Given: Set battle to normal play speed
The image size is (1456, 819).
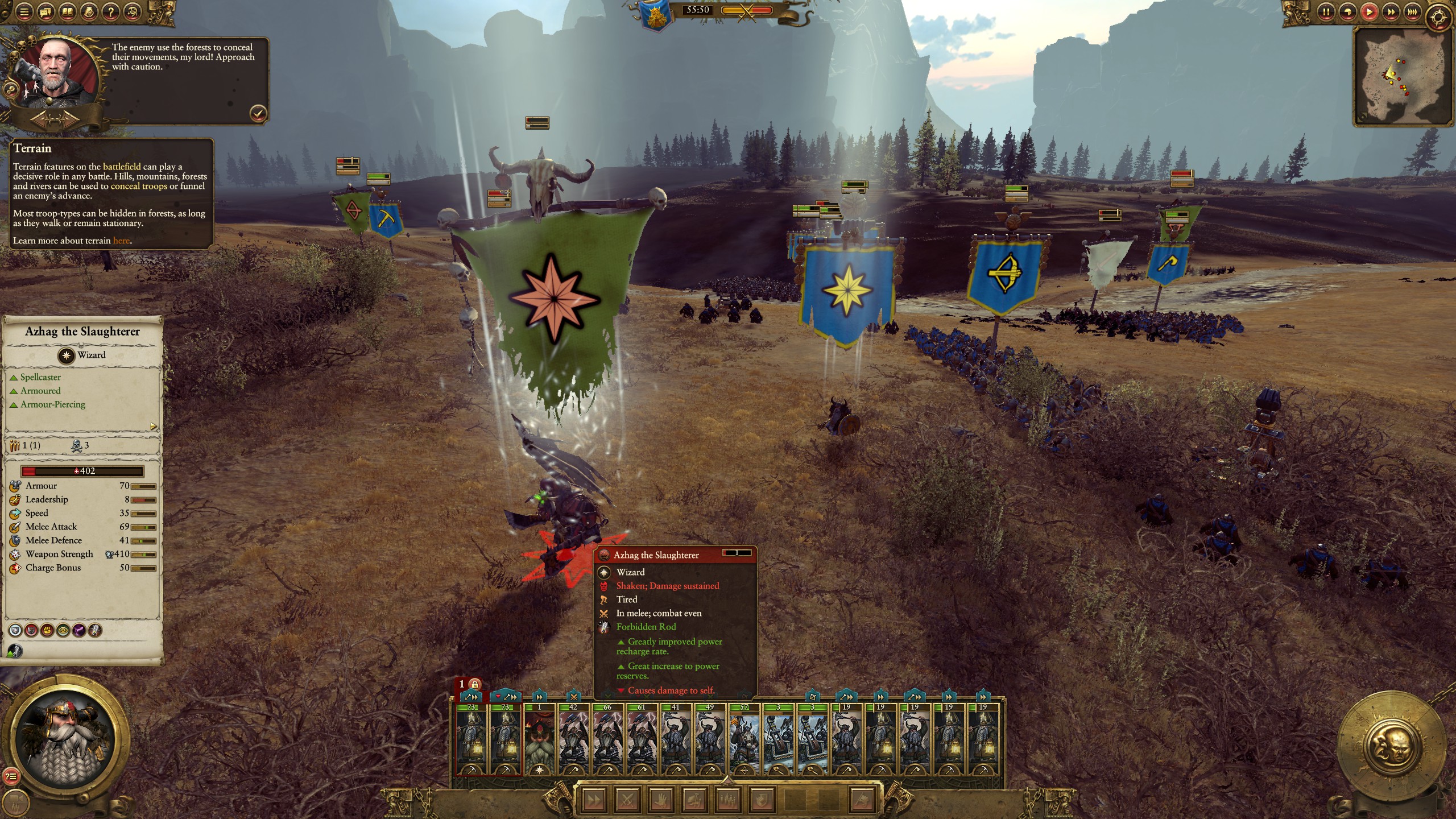Looking at the screenshot, I should pyautogui.click(x=1369, y=11).
